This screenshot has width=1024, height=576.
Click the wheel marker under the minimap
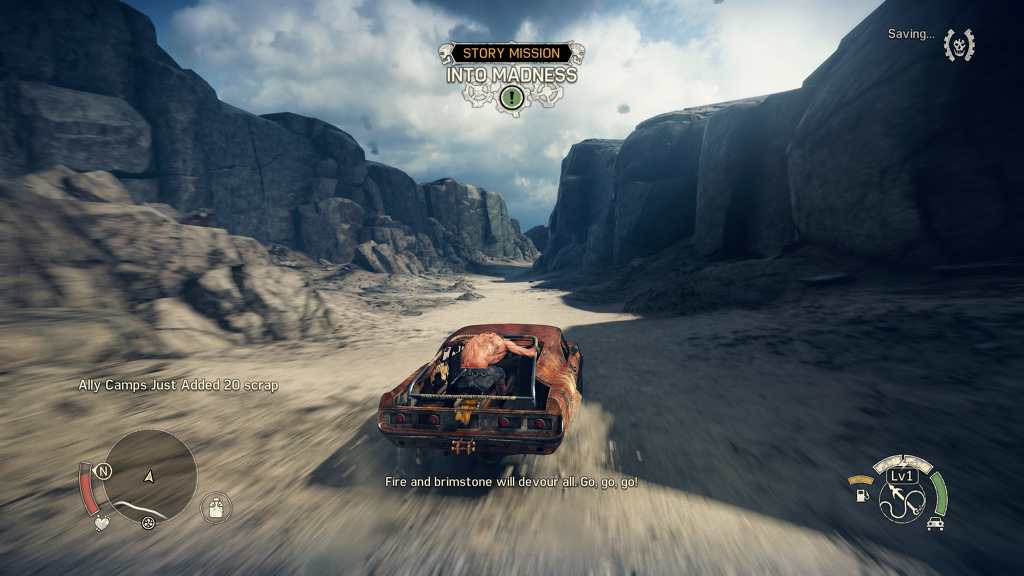[148, 523]
